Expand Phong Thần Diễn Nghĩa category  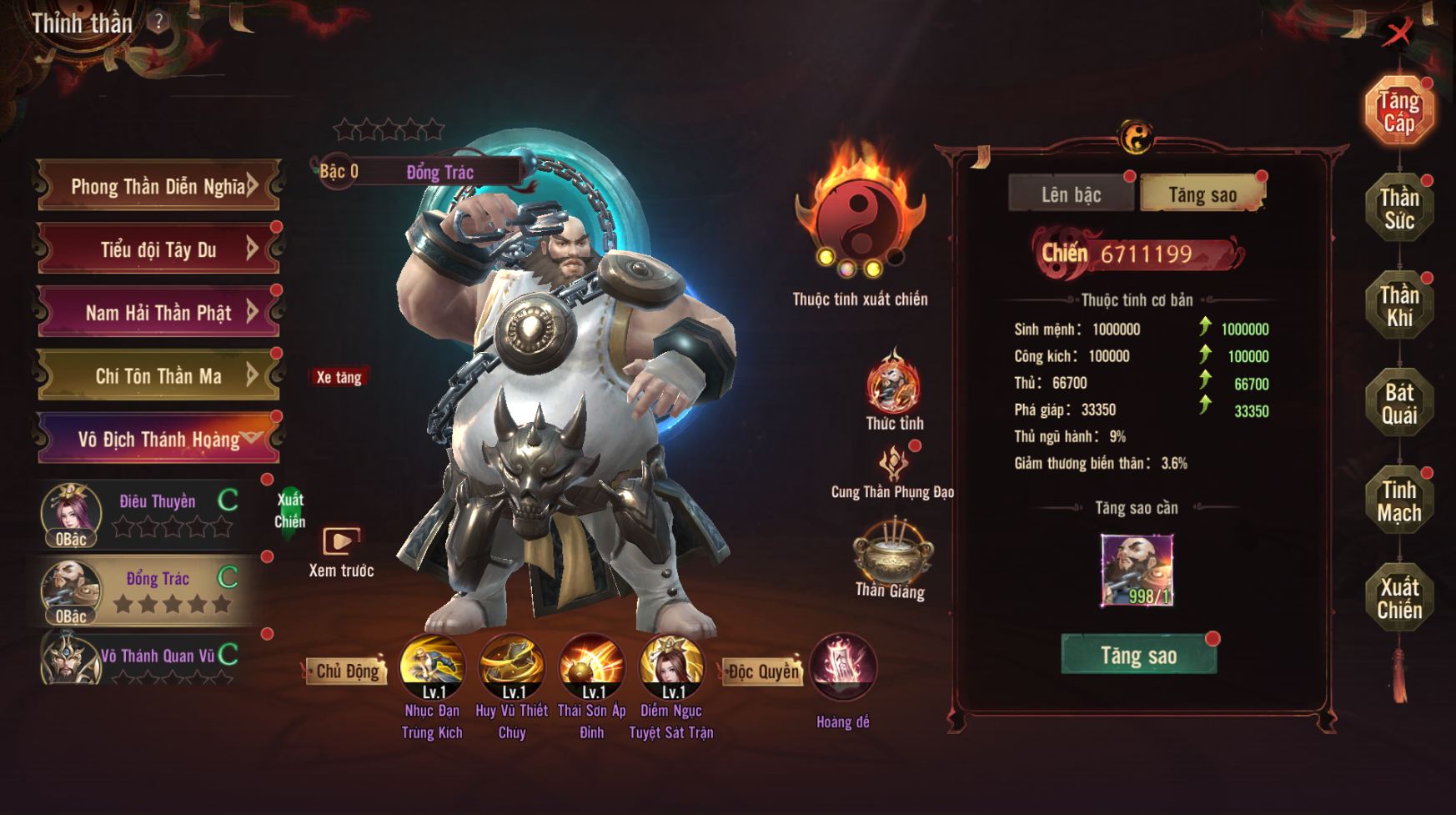coord(158,185)
